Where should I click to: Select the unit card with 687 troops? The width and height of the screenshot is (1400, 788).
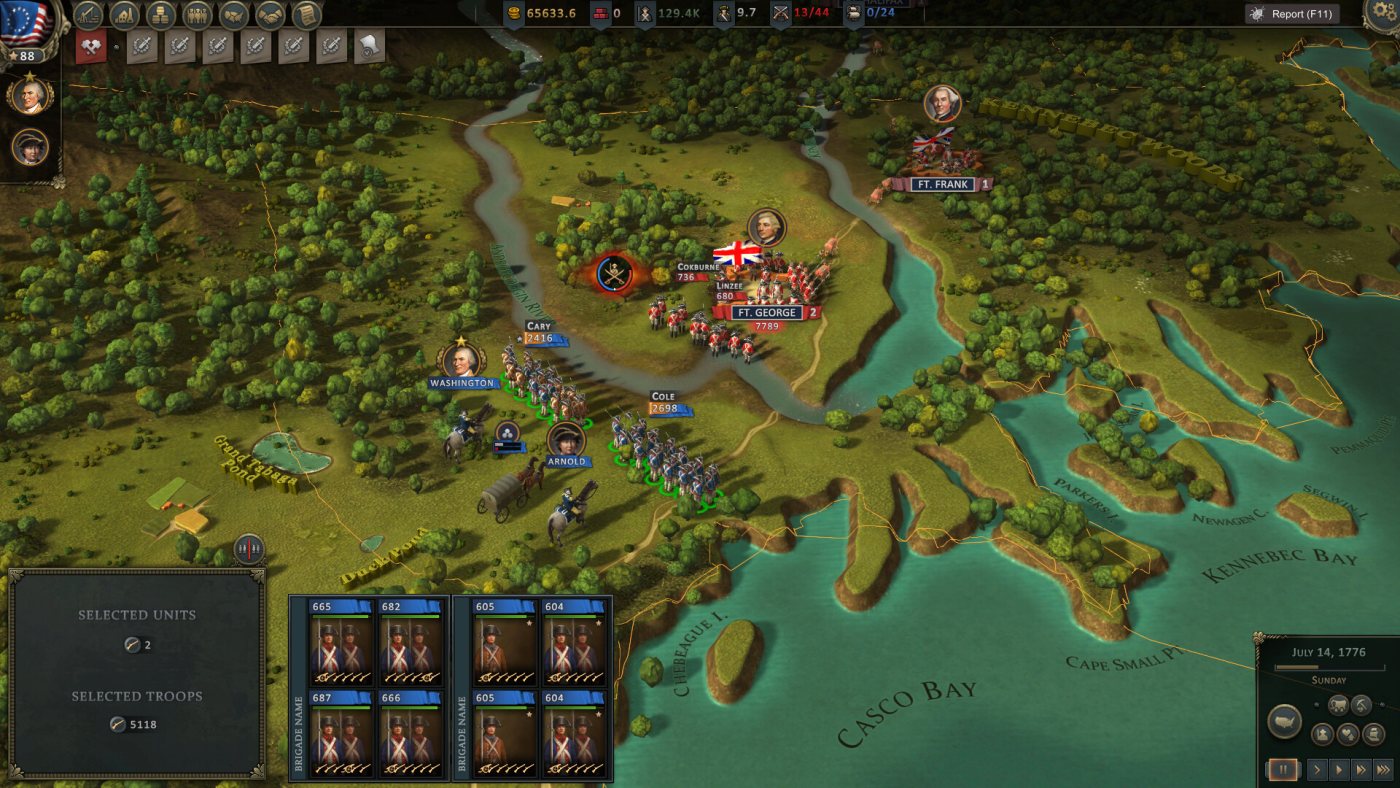pyautogui.click(x=342, y=729)
